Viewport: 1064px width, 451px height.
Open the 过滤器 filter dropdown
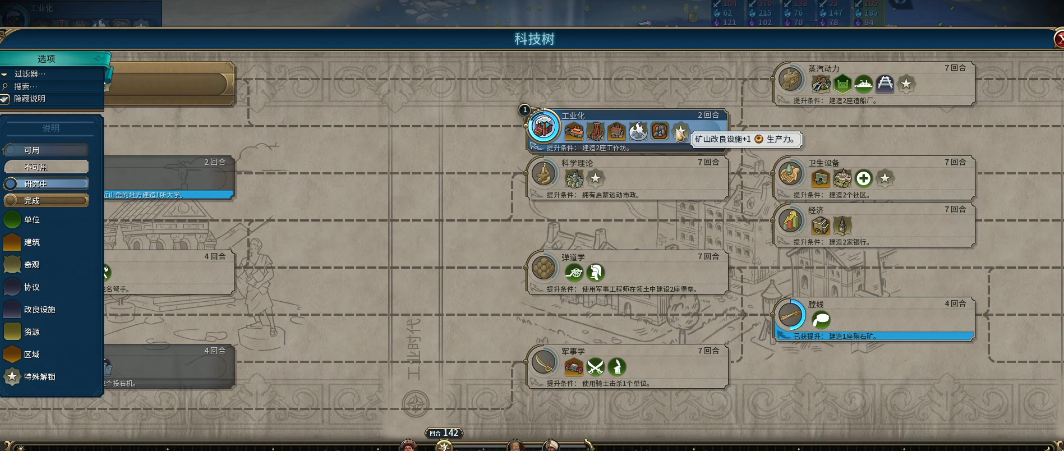click(x=30, y=74)
